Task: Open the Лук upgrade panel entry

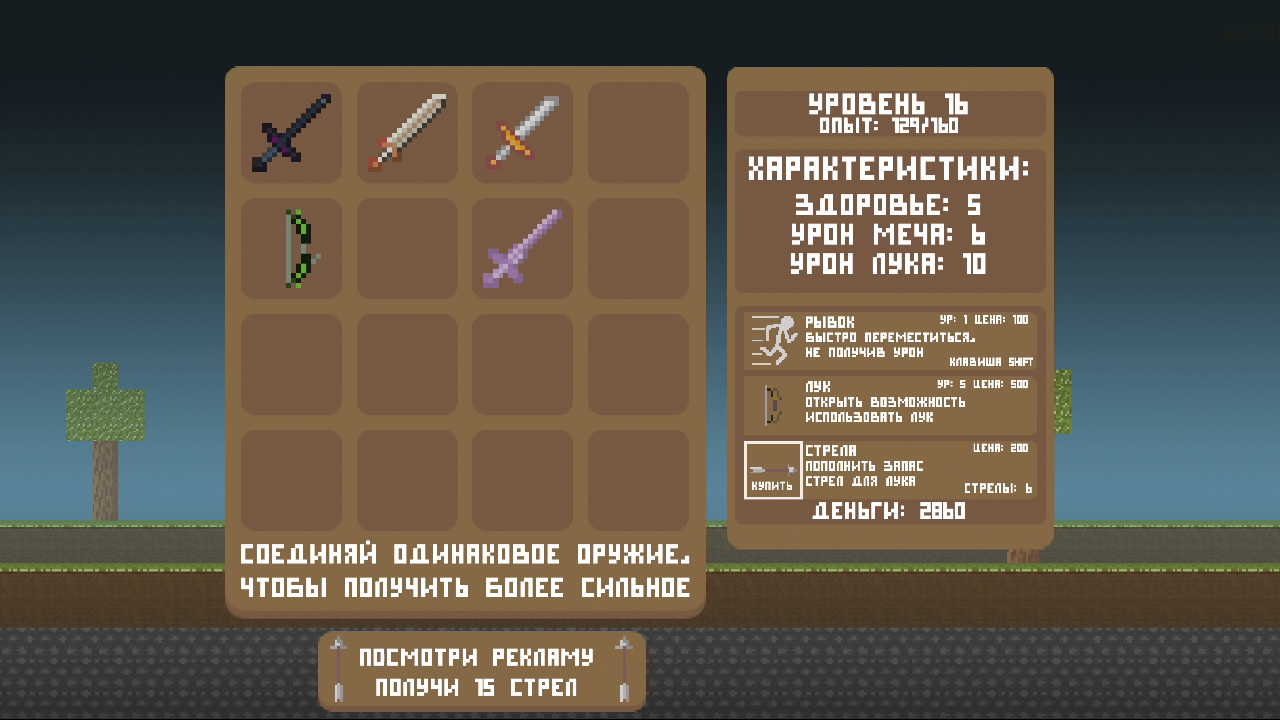Action: [890, 405]
